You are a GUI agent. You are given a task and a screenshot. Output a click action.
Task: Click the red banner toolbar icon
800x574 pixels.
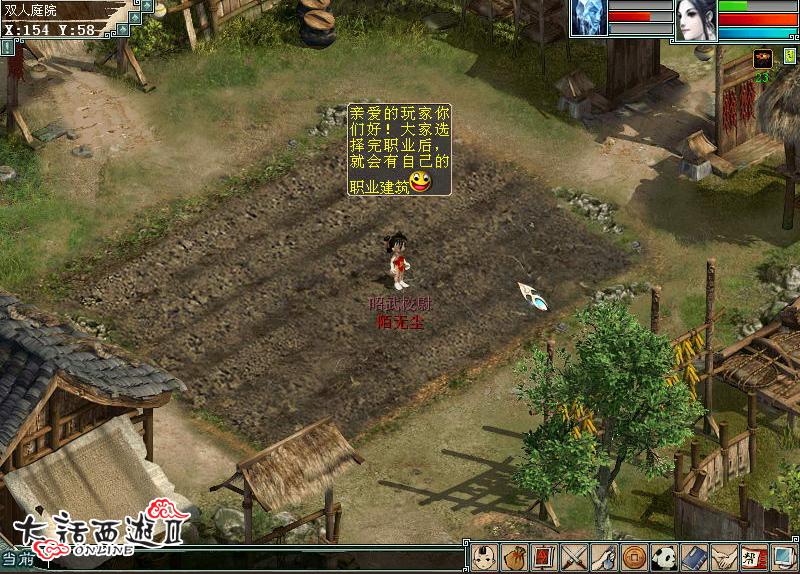click(x=543, y=557)
